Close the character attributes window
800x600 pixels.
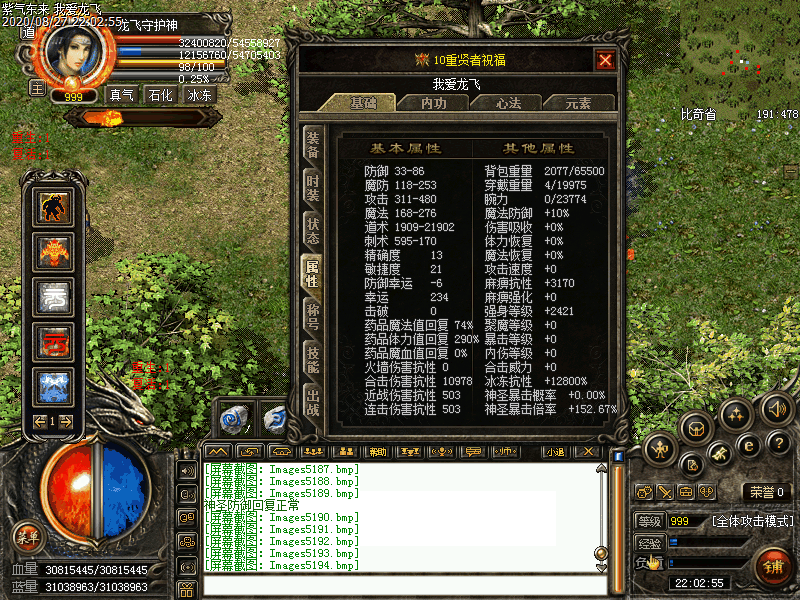click(x=605, y=60)
